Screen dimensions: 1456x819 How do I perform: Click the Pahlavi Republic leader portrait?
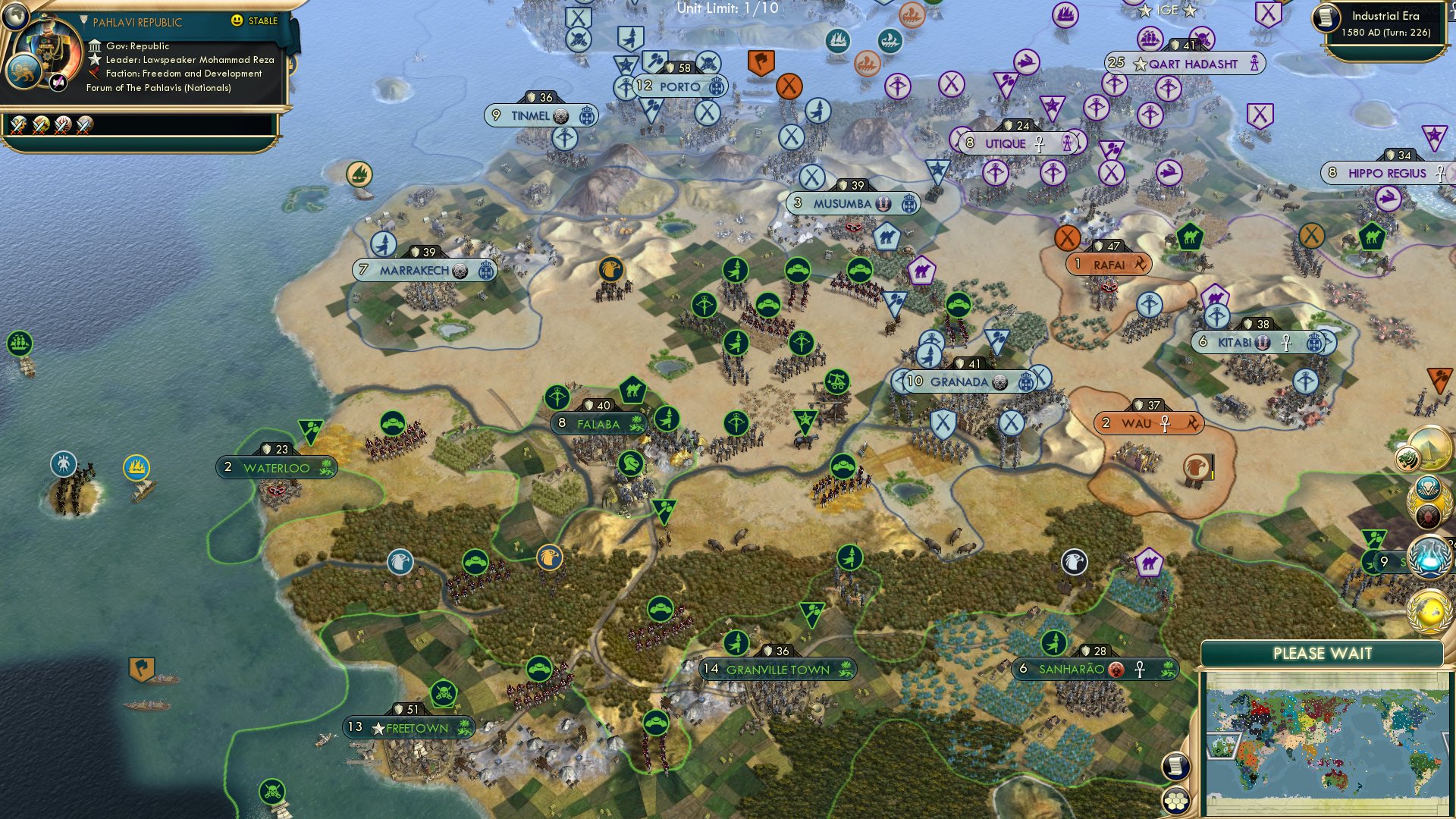48,53
